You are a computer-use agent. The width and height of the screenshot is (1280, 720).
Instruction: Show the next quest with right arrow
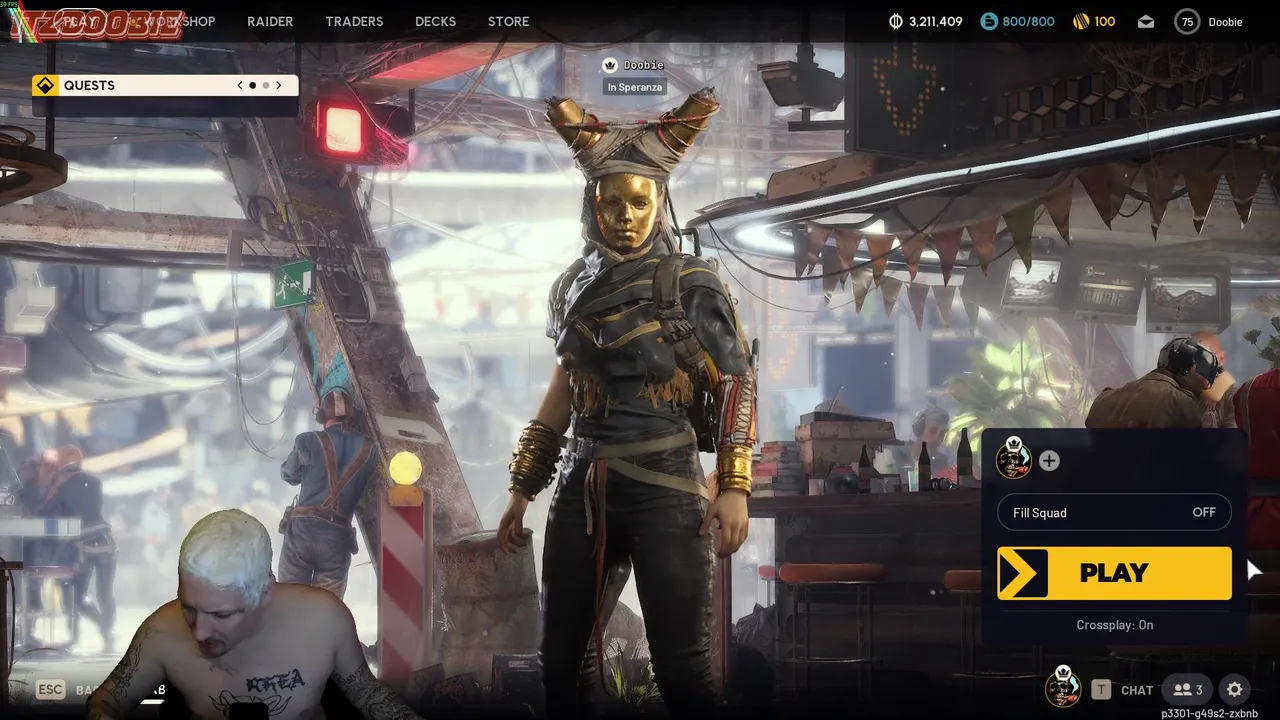(x=279, y=86)
